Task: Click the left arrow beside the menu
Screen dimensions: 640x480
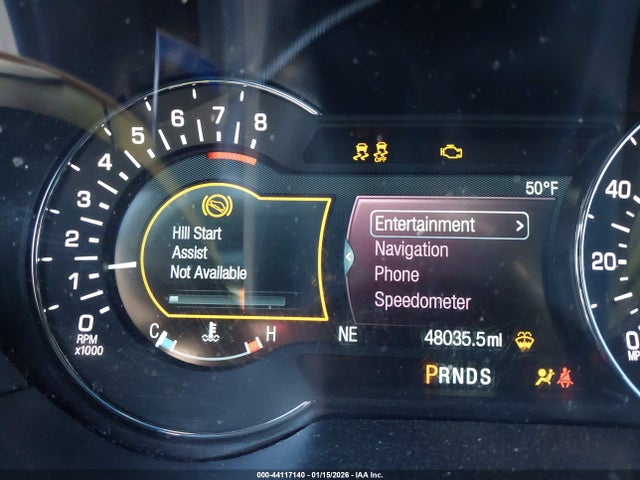Action: click(x=348, y=257)
